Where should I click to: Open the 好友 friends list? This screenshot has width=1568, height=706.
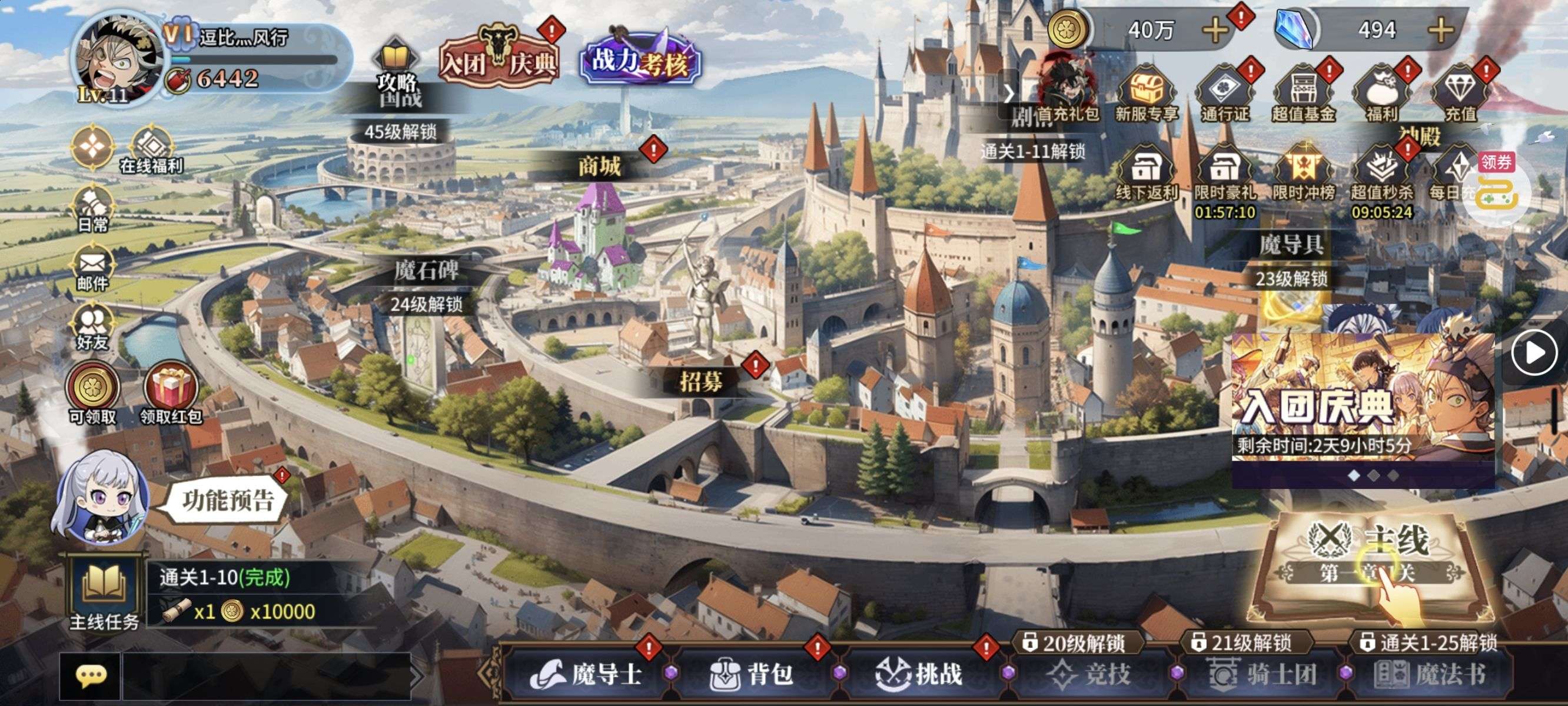(x=92, y=328)
